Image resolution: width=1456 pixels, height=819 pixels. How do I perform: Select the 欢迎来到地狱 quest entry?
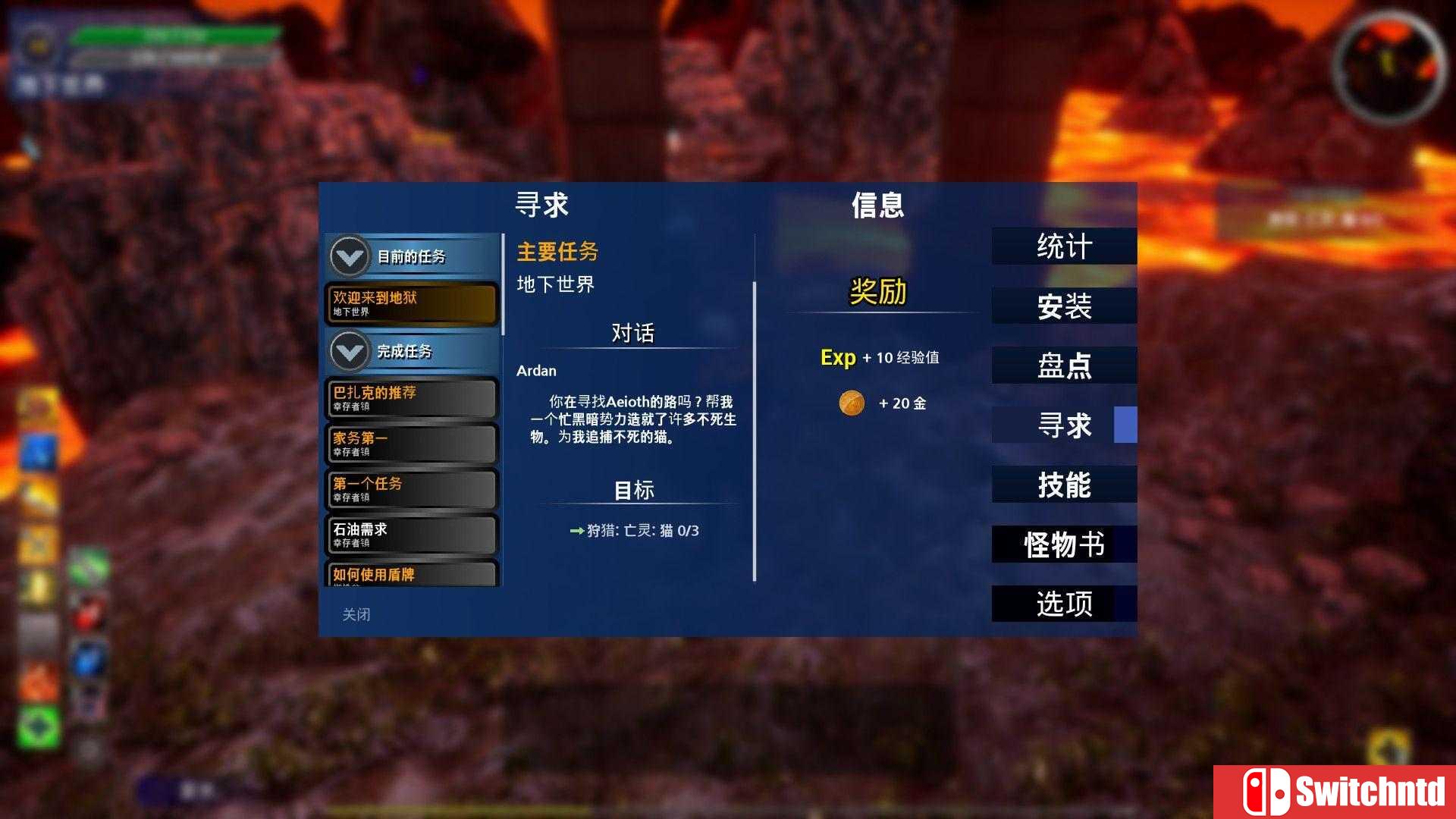[x=410, y=303]
